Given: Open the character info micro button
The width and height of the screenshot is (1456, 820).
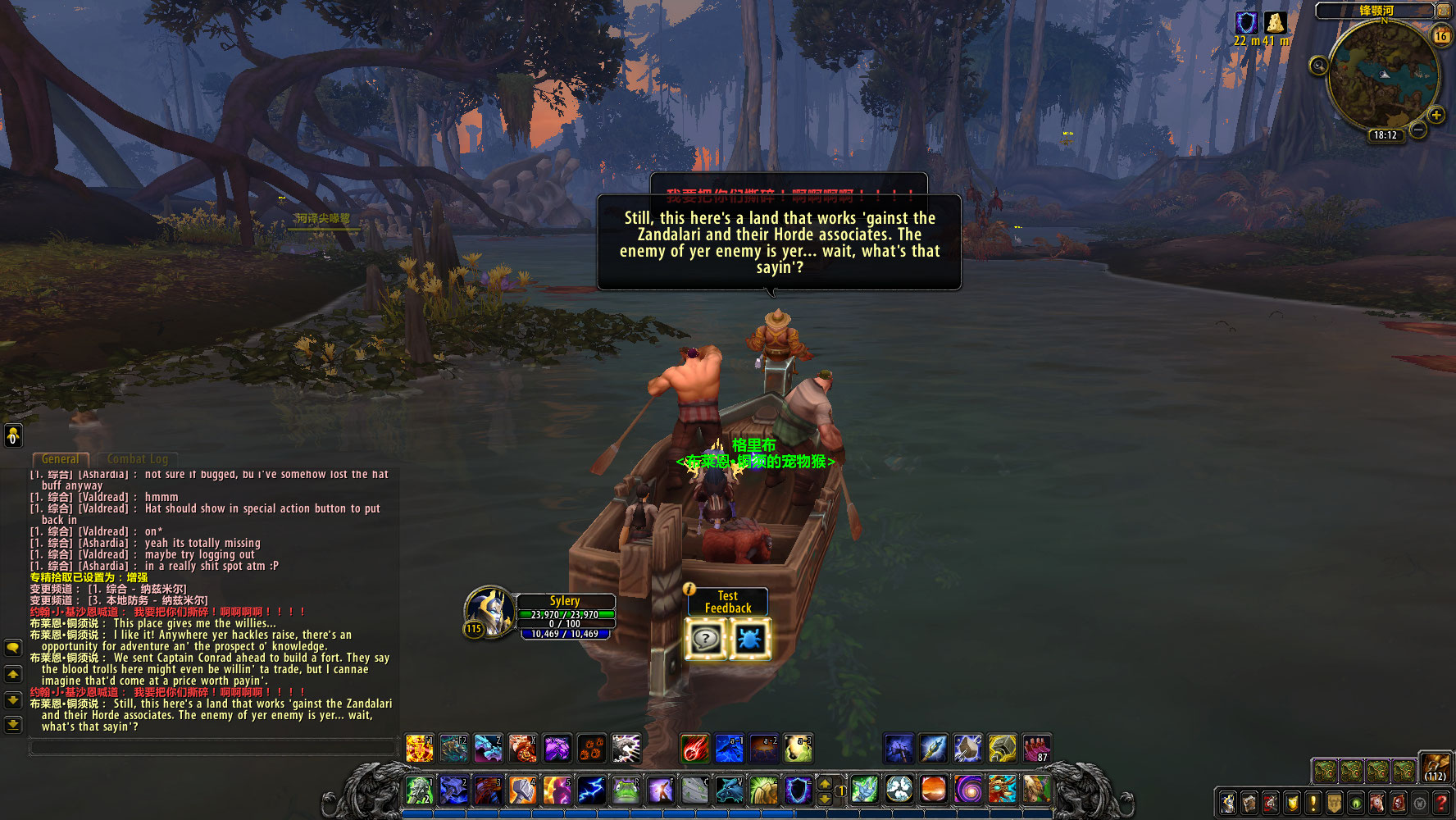Looking at the screenshot, I should pos(1228,803).
